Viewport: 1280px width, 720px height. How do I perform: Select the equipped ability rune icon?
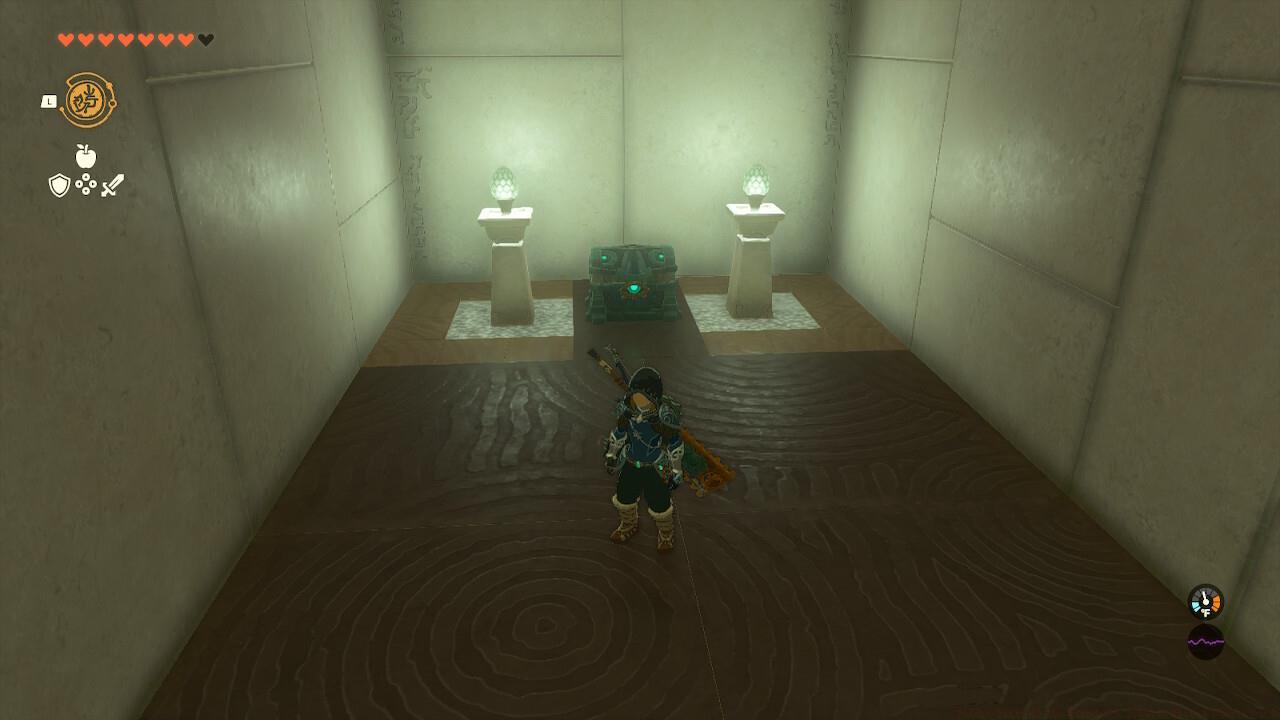(x=89, y=99)
